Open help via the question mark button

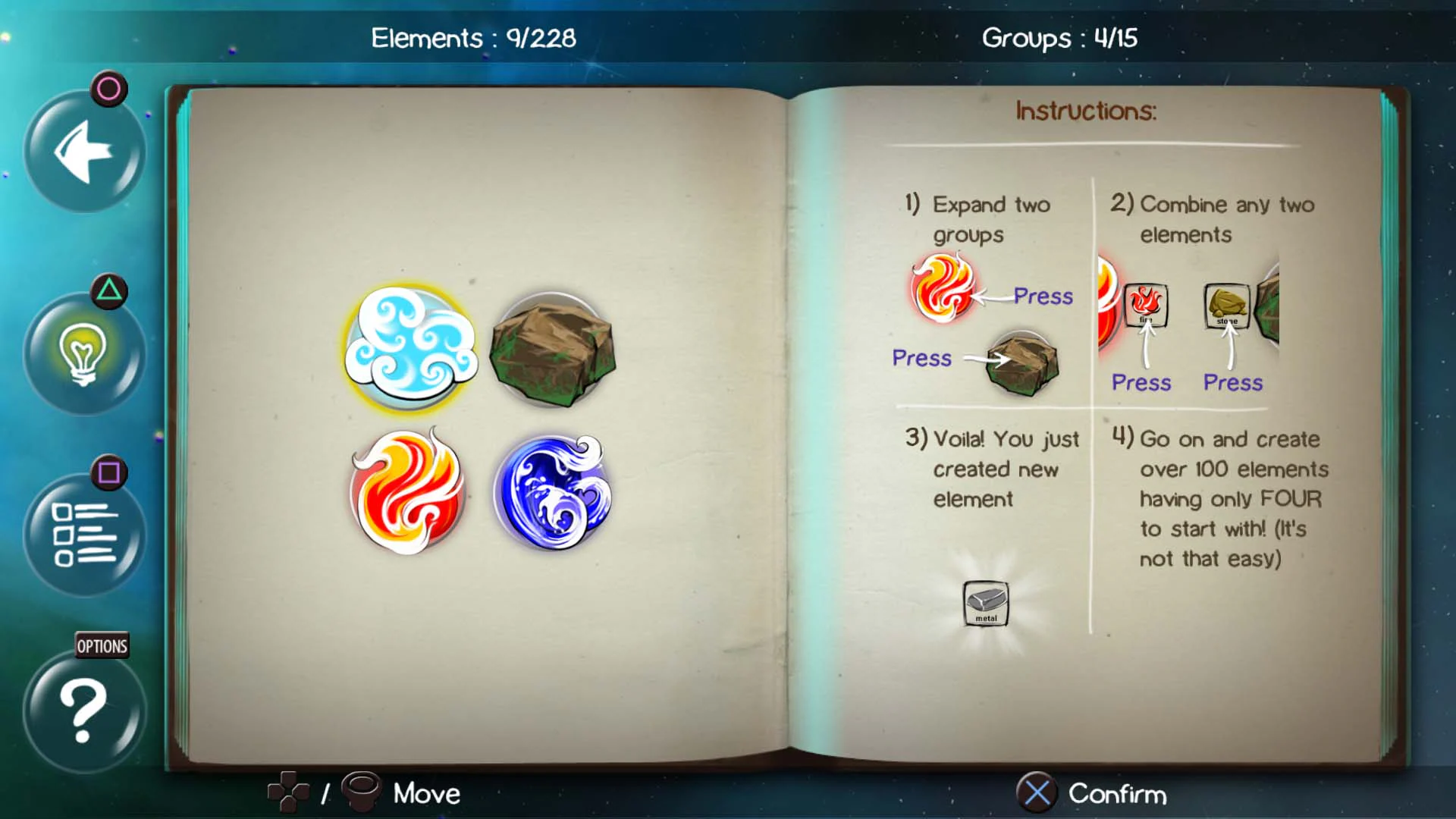click(x=82, y=709)
